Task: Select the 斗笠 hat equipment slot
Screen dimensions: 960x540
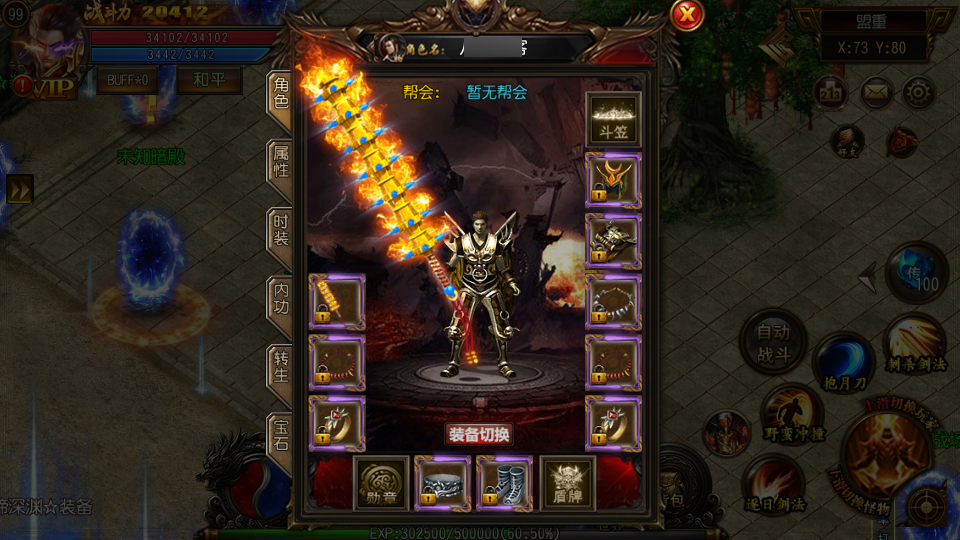Action: [613, 120]
